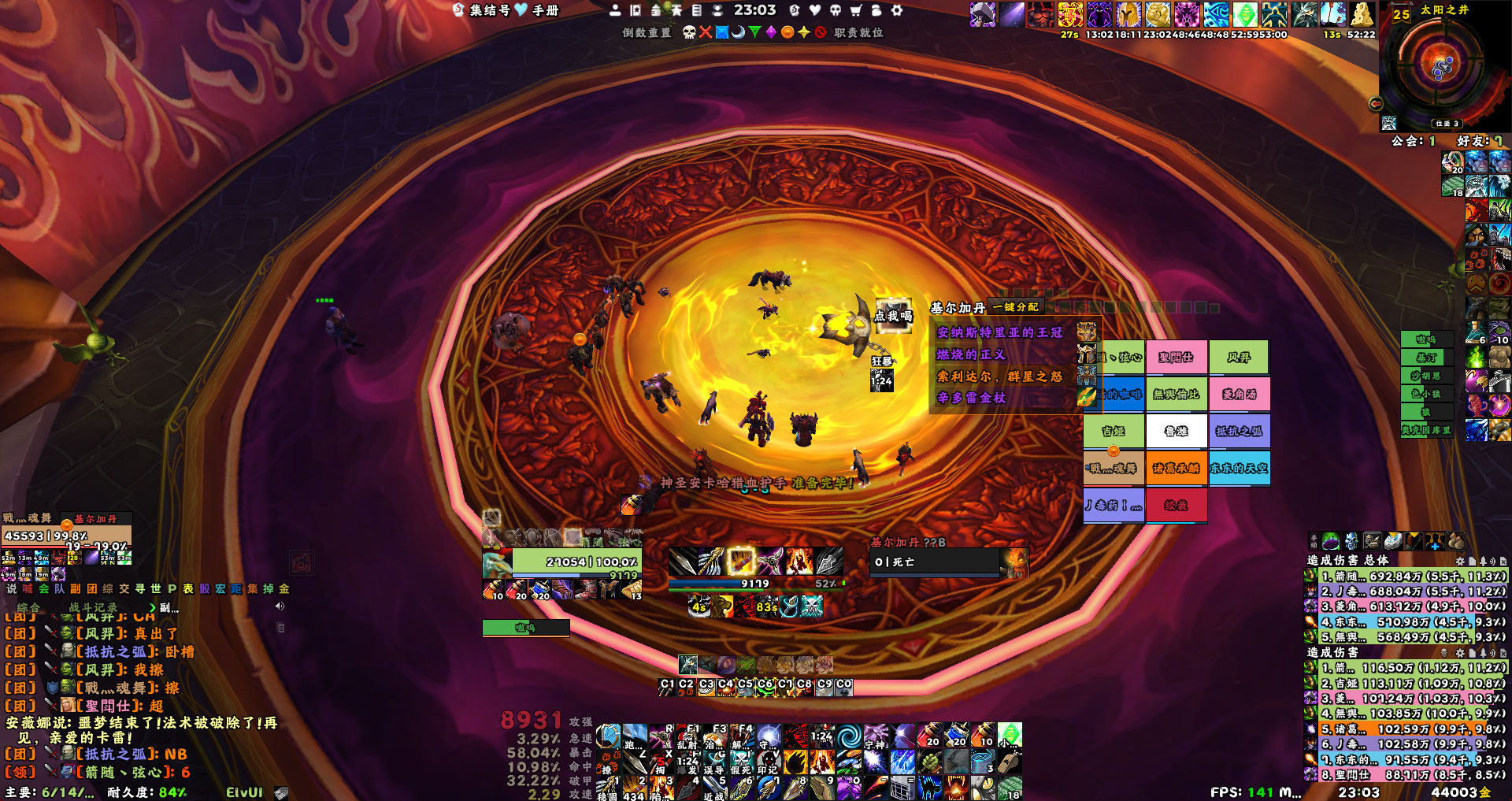Screen dimensions: 1512x801
Task: Apply the blue square raid marker
Action: 721,32
